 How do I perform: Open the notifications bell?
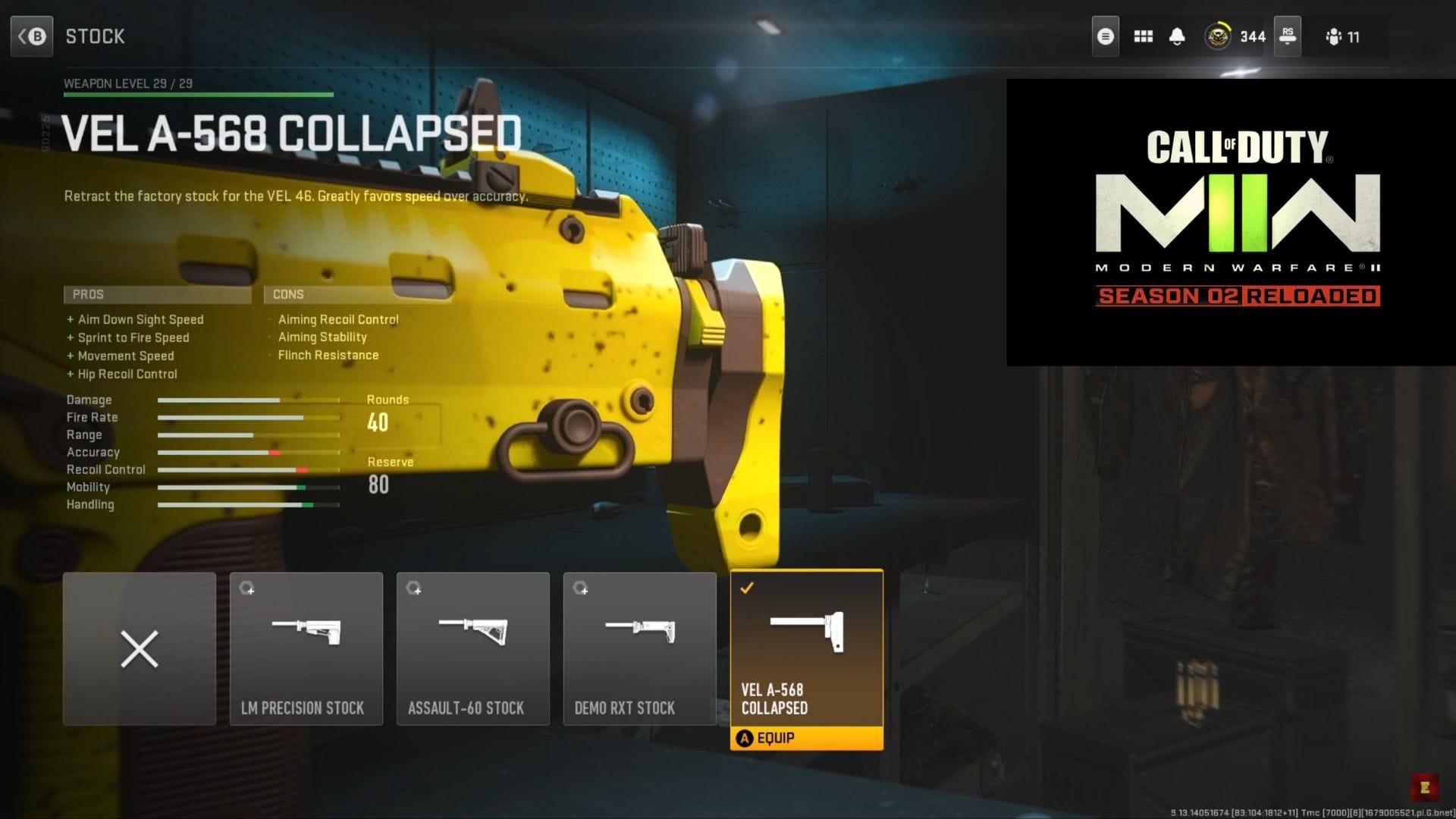point(1178,36)
